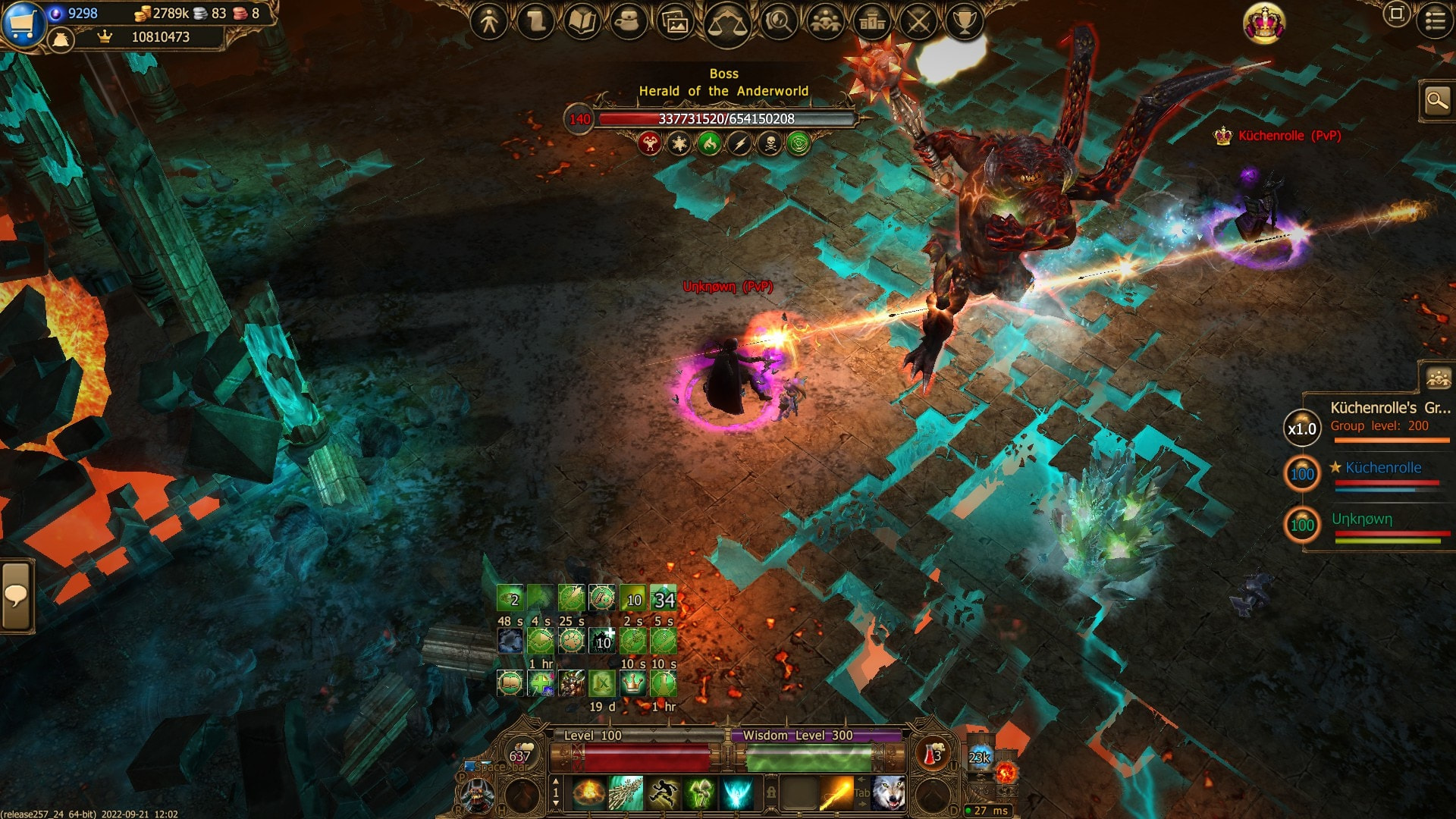Use the red health potion slot
This screenshot has width=1456, height=819.
(x=932, y=755)
